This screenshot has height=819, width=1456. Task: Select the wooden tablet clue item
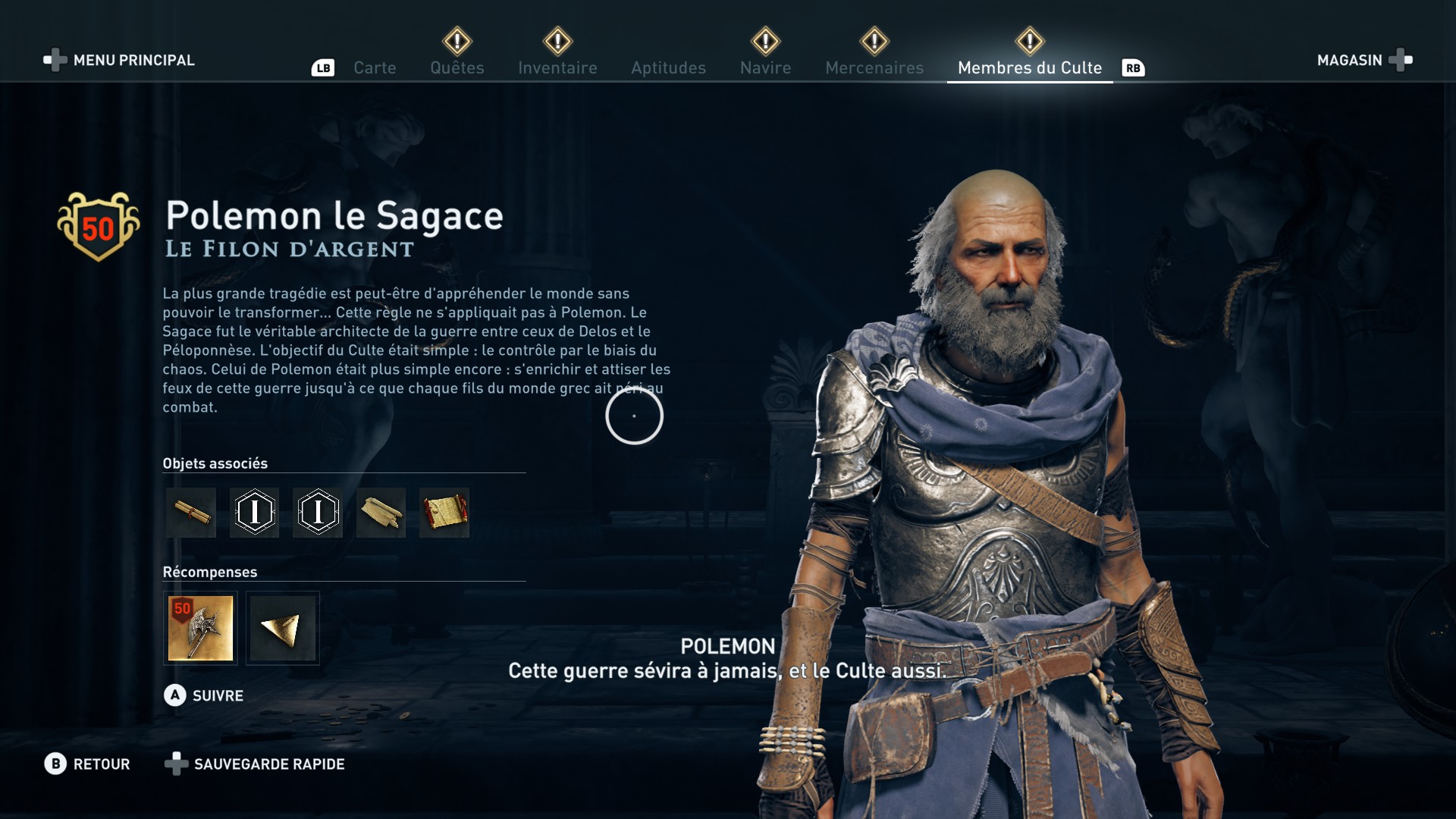(381, 513)
